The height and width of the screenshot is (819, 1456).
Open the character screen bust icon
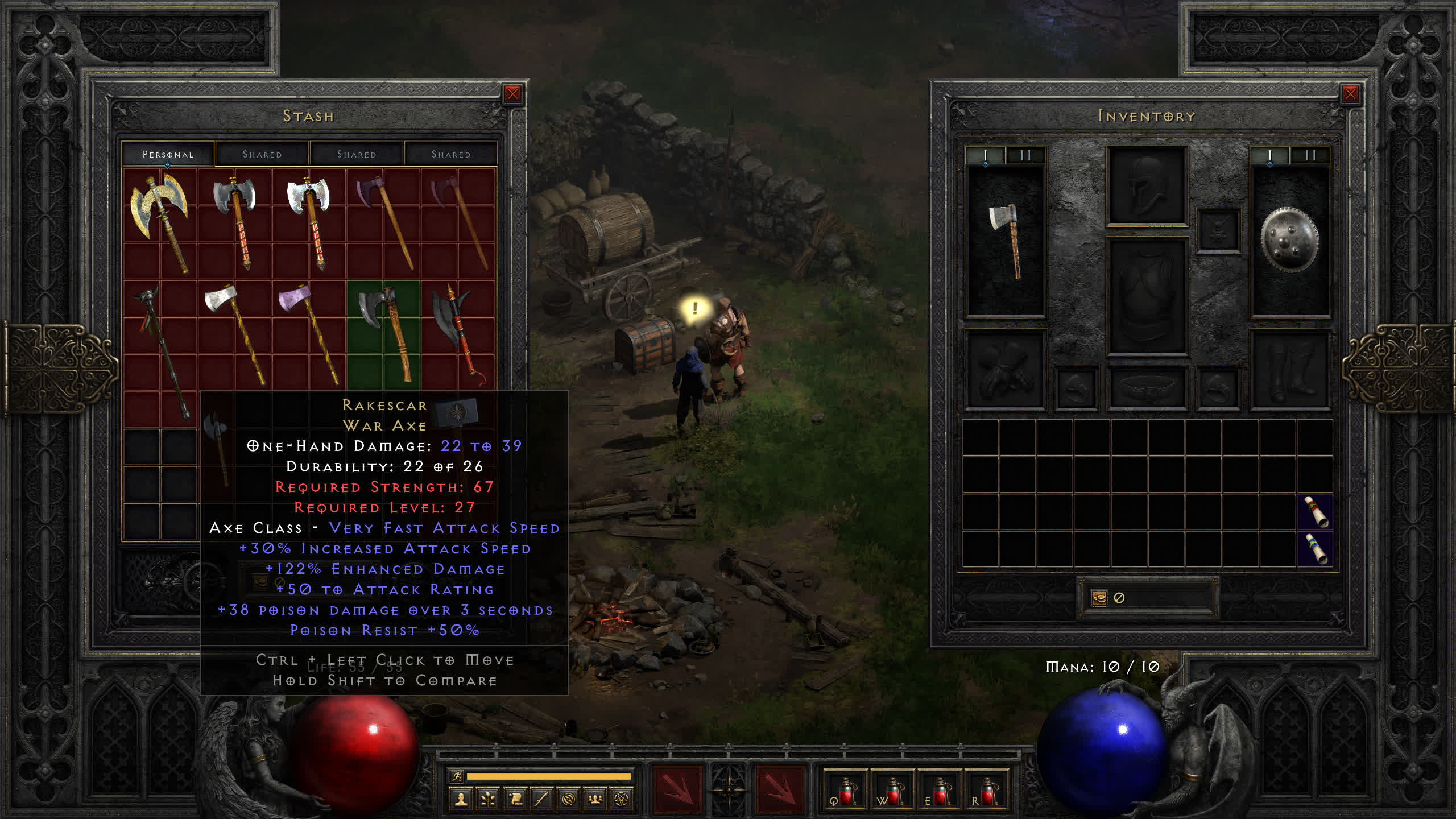[x=461, y=800]
